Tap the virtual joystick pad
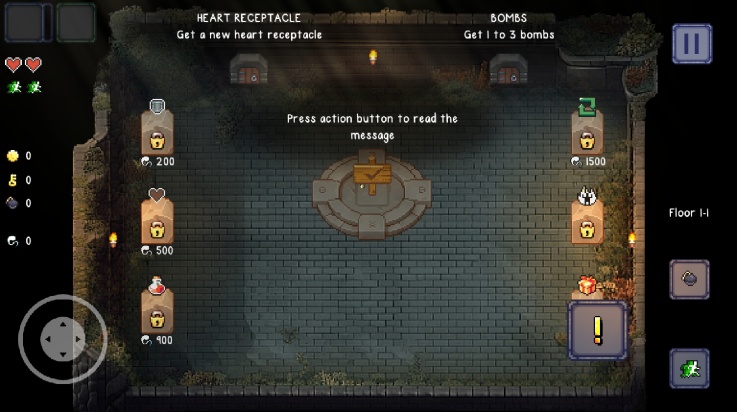The height and width of the screenshot is (412, 737). point(62,339)
